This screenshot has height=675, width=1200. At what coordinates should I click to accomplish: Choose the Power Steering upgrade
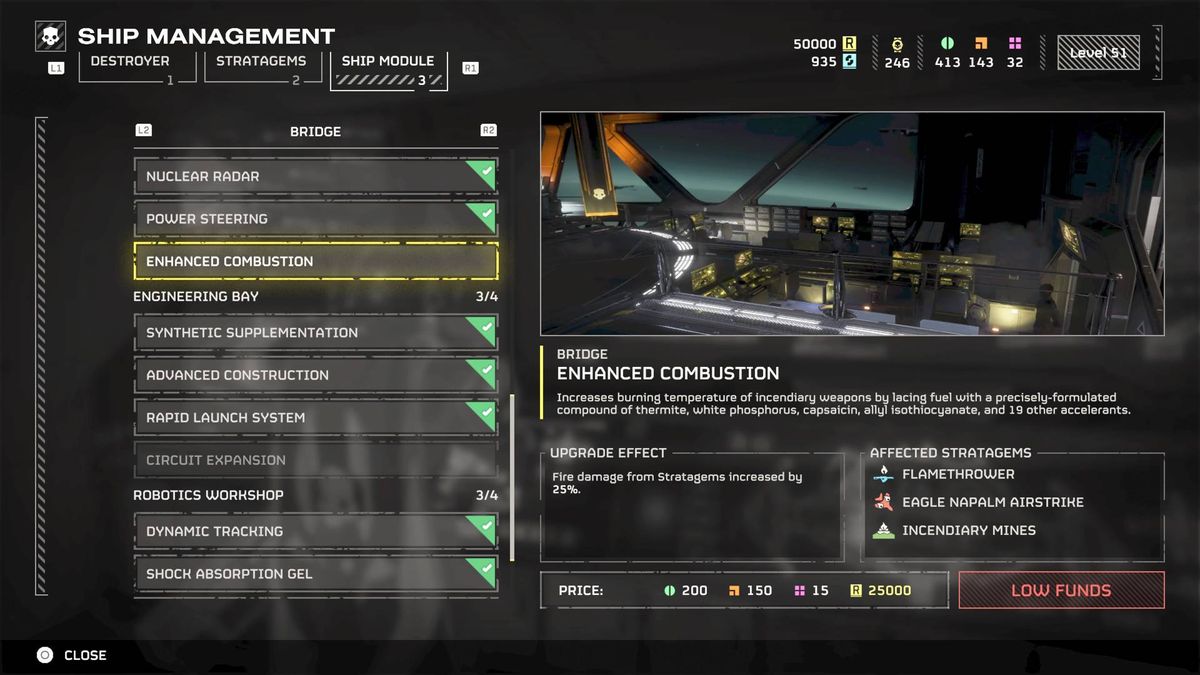(315, 219)
